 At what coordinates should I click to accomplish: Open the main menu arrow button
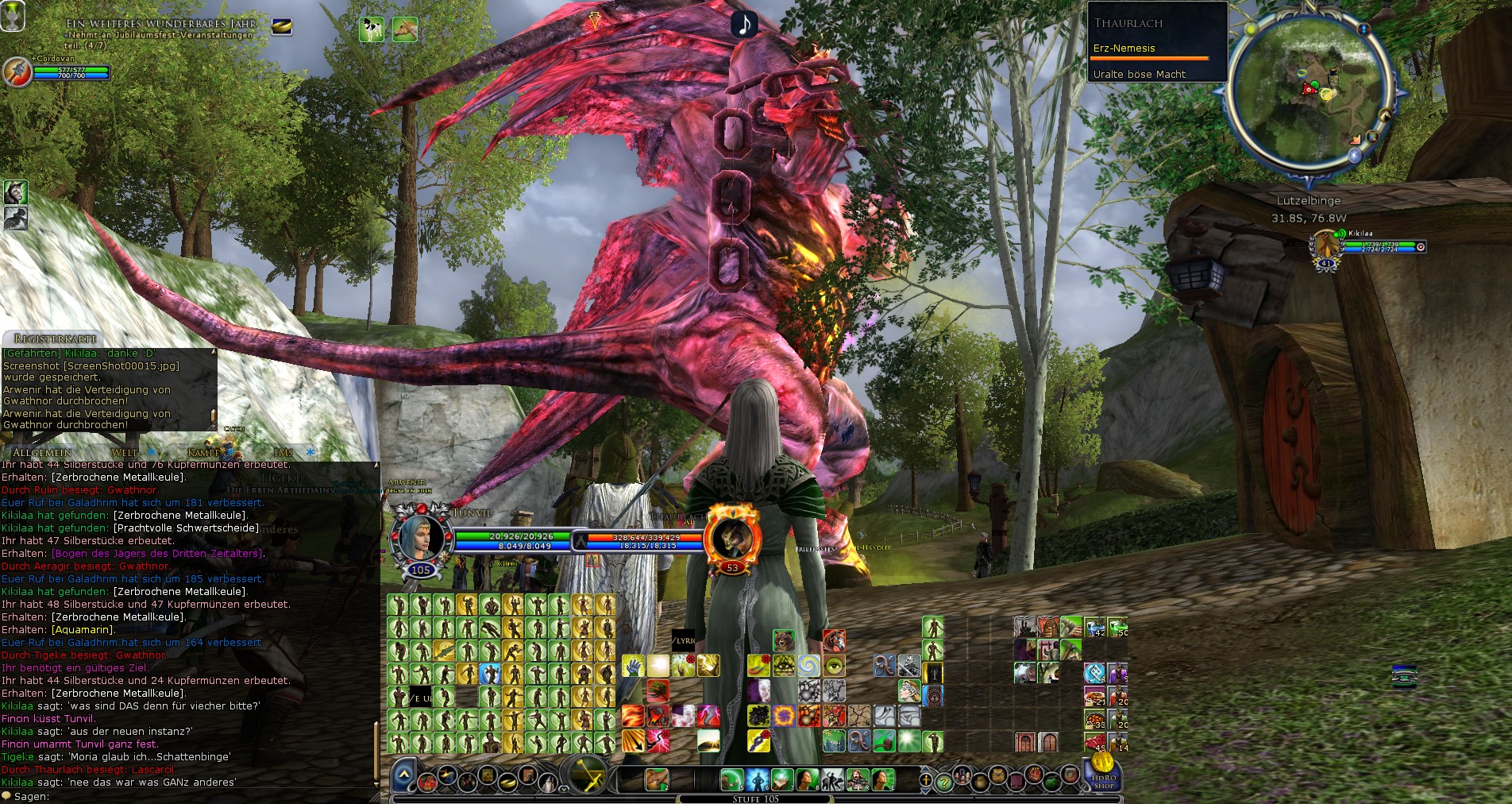click(403, 775)
